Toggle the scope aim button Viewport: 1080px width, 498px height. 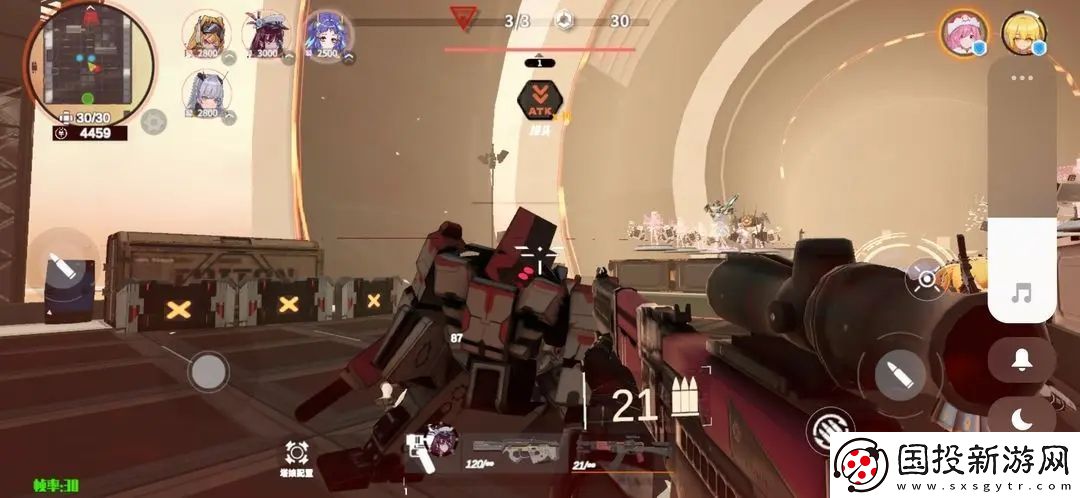(924, 278)
